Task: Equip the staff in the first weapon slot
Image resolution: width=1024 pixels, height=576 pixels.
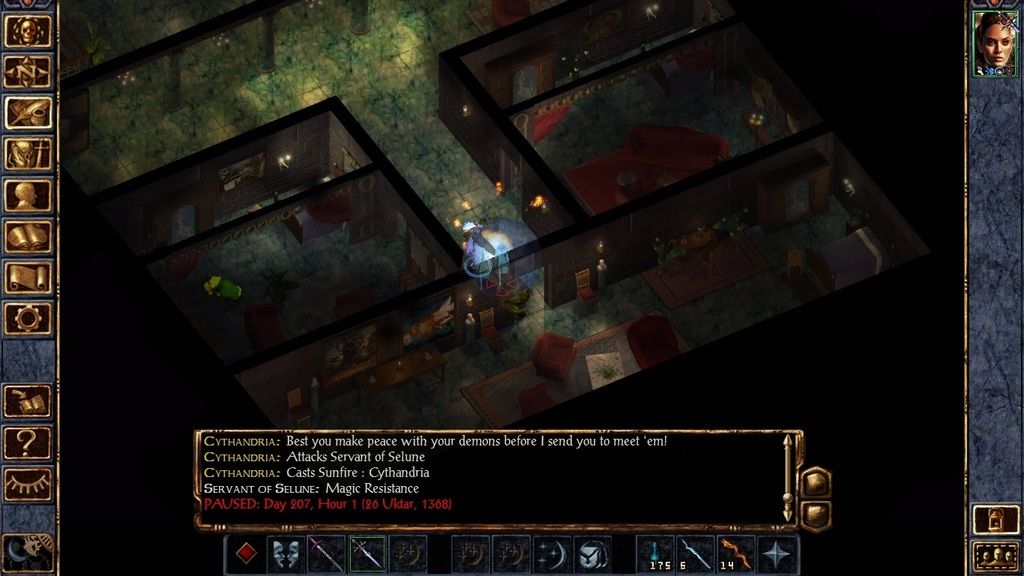Action: [326, 554]
